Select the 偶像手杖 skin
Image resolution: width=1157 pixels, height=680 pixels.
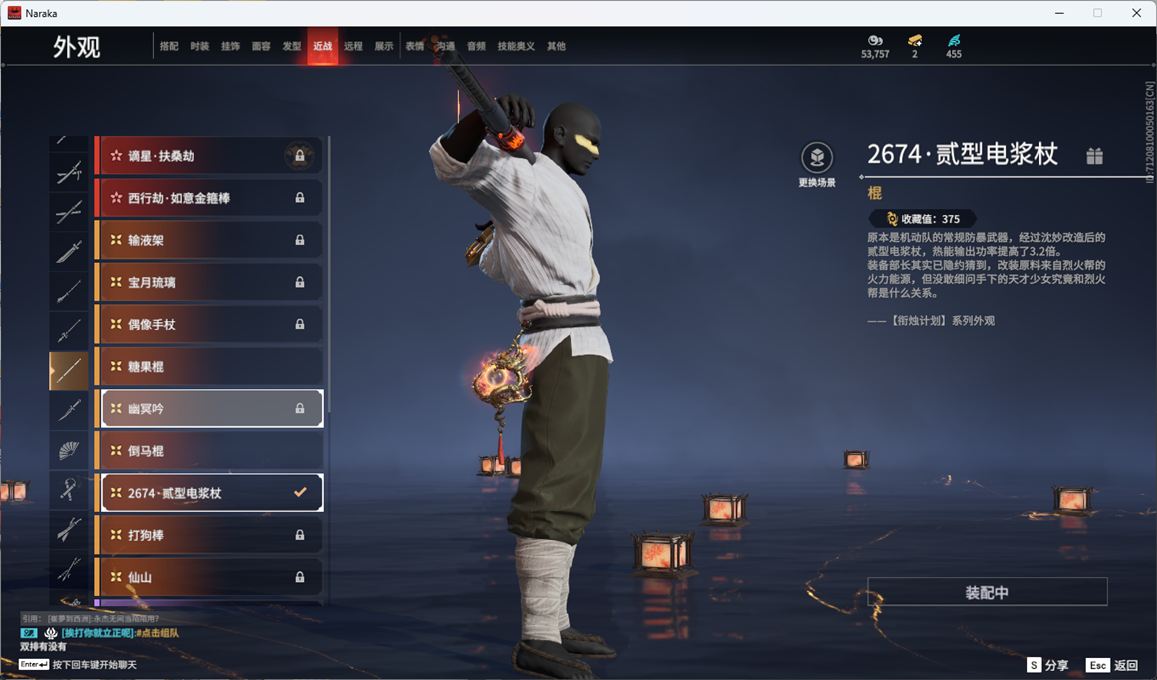[208, 325]
